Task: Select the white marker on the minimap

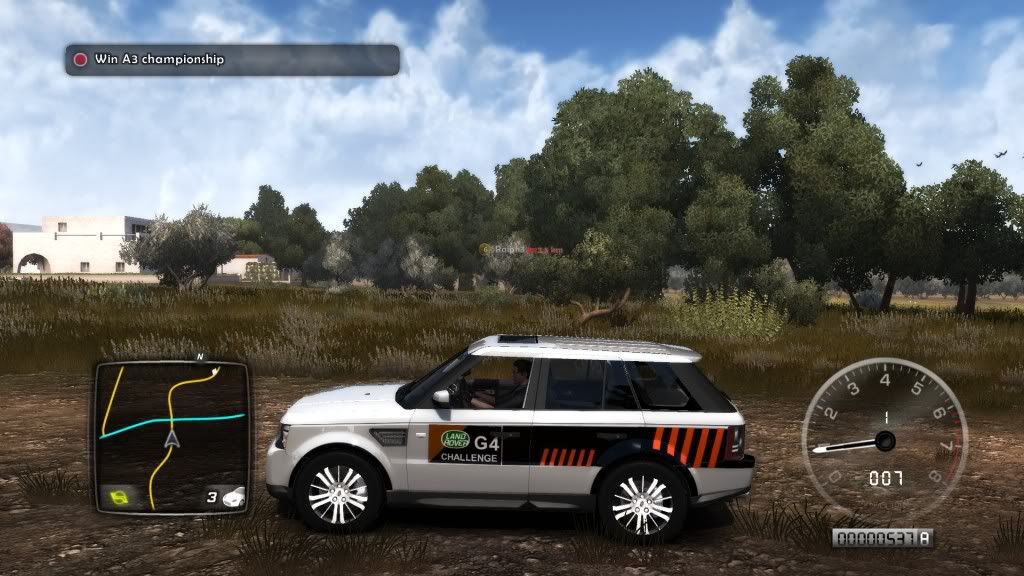Action: click(215, 369)
